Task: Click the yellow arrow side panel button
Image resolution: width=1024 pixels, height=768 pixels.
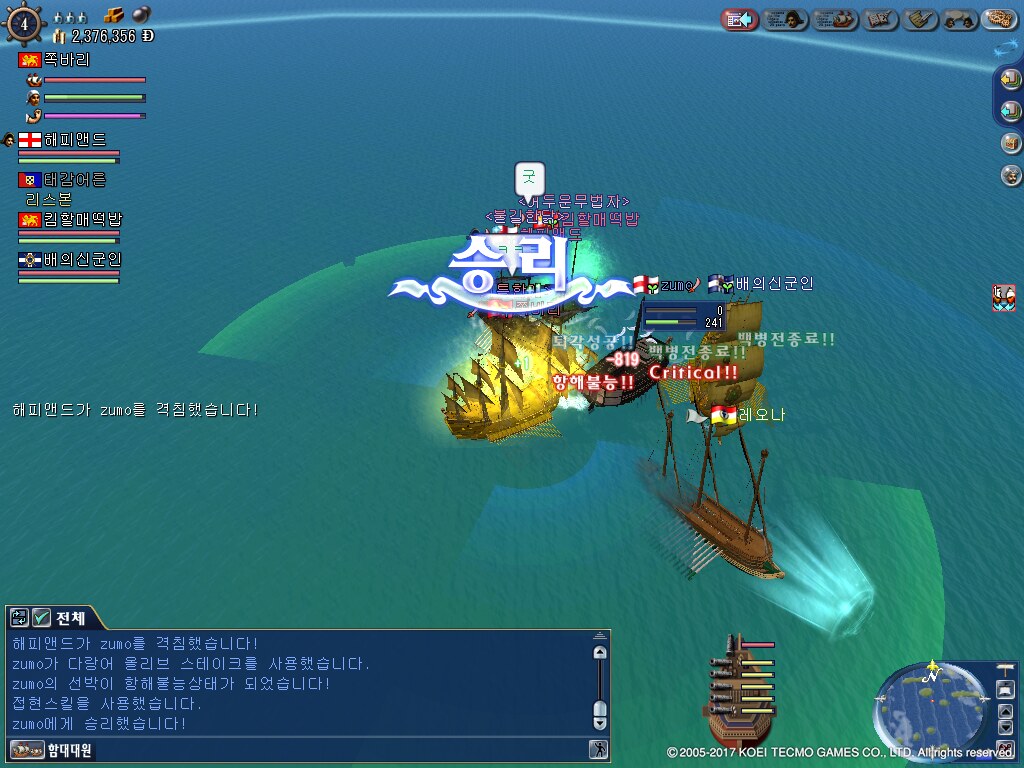Action: click(x=1011, y=79)
